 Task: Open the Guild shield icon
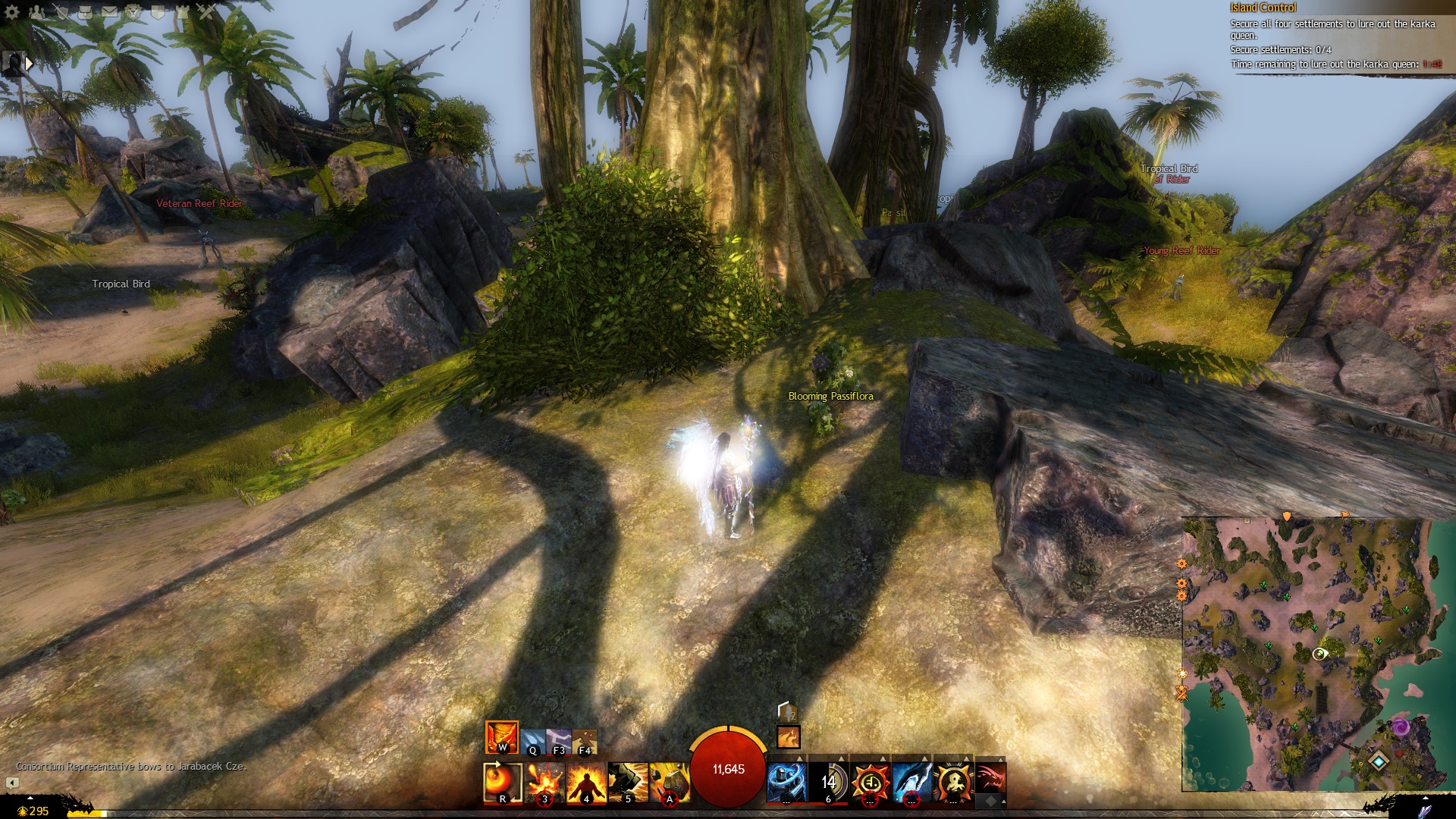[158, 11]
